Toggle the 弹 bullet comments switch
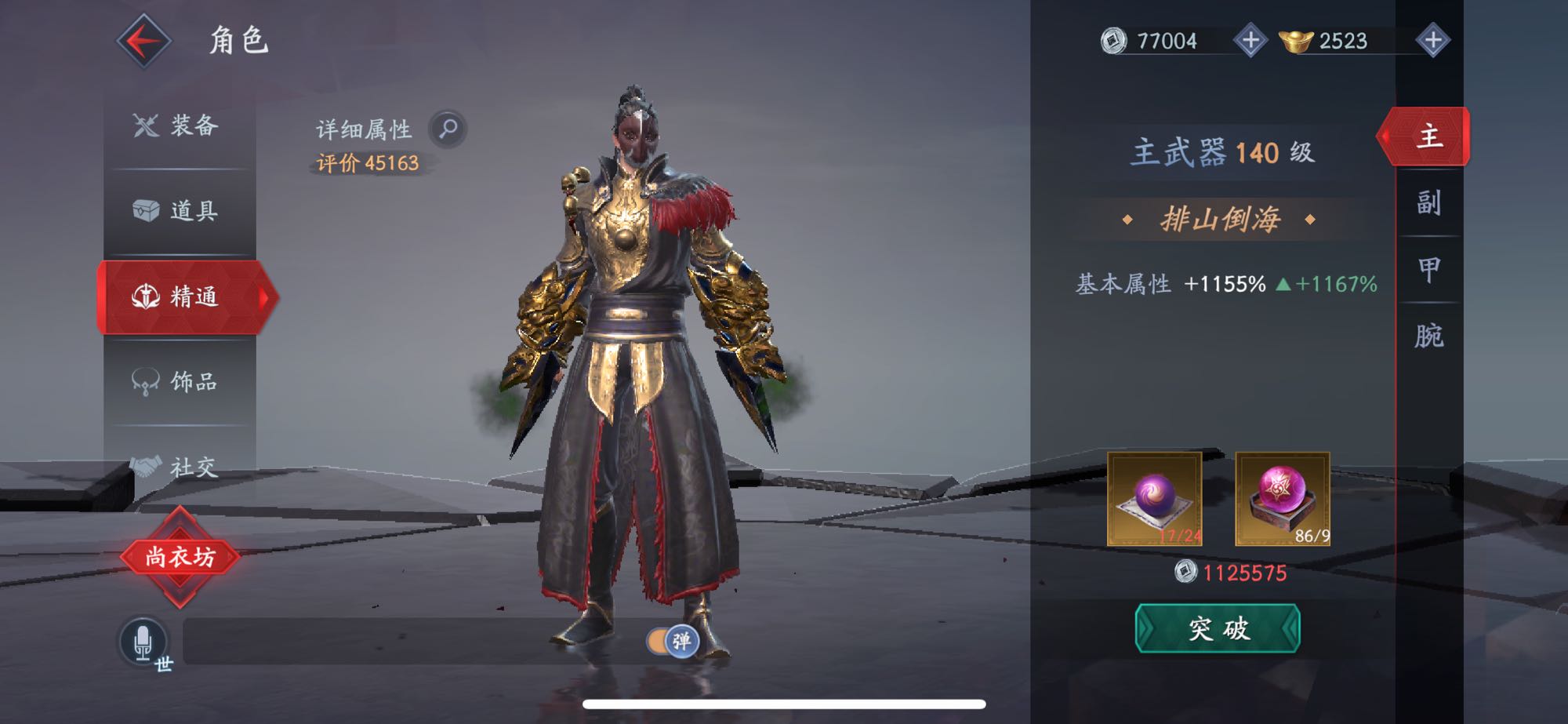 672,641
